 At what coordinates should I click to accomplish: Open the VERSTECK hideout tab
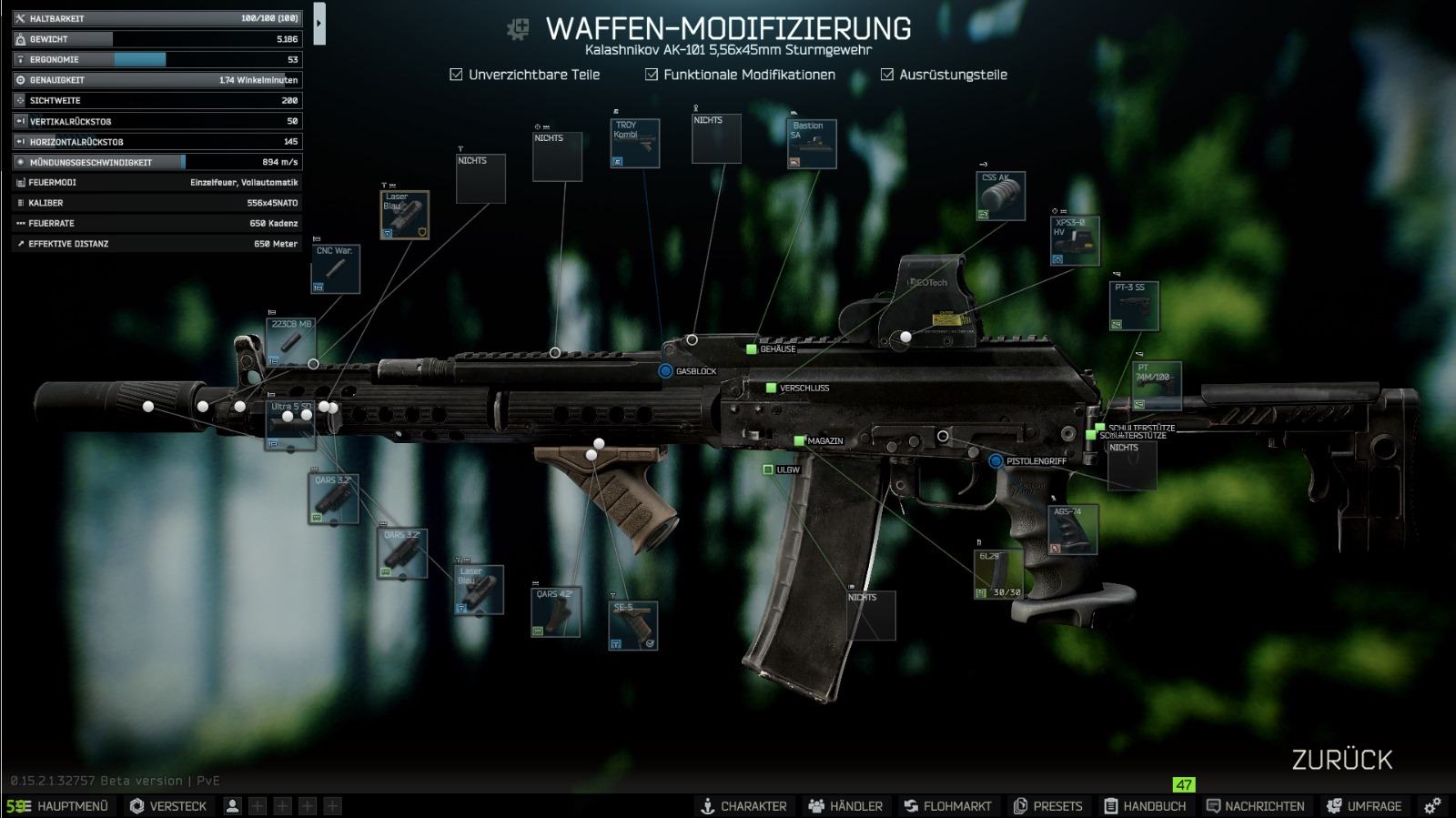coord(168,806)
